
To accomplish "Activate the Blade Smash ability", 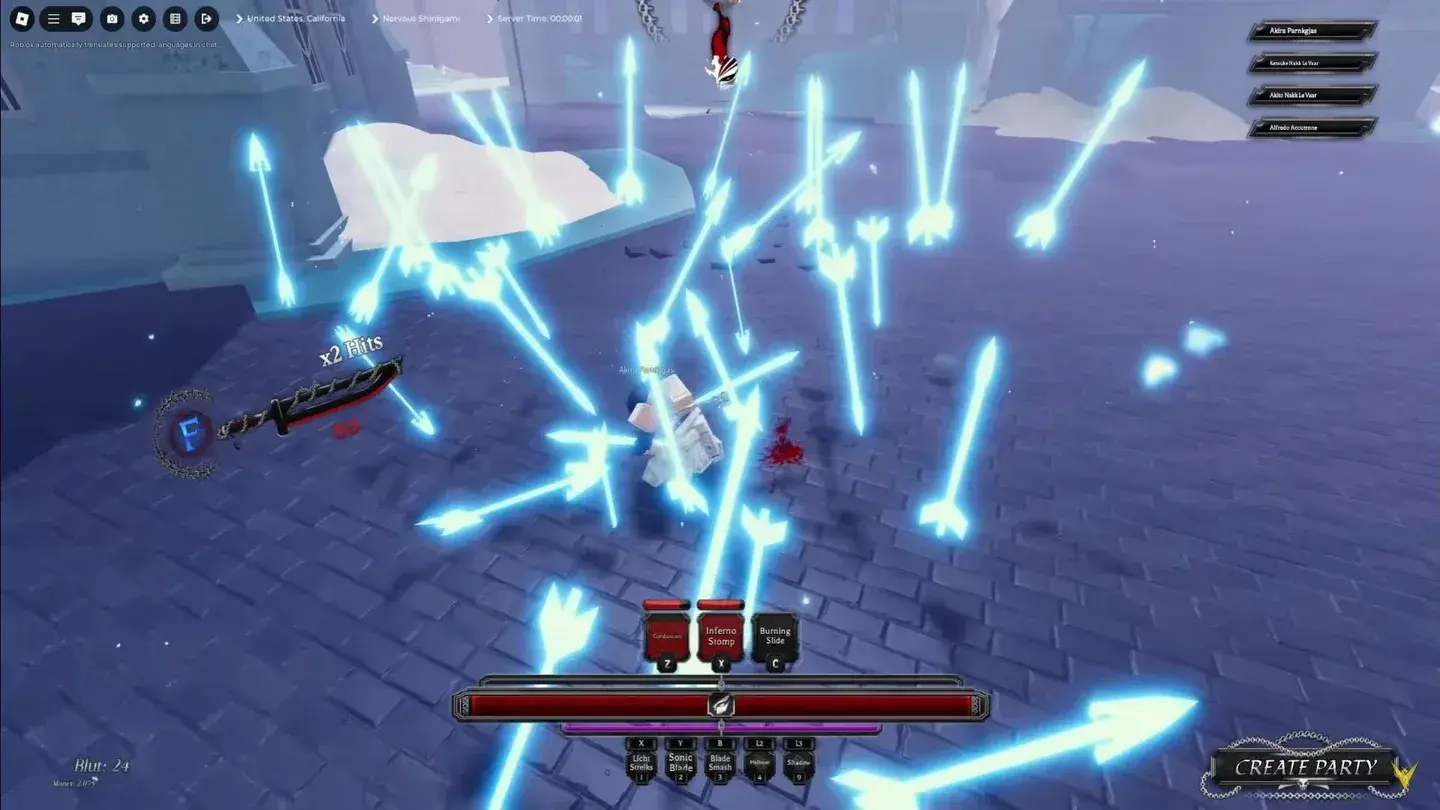I will 721,763.
